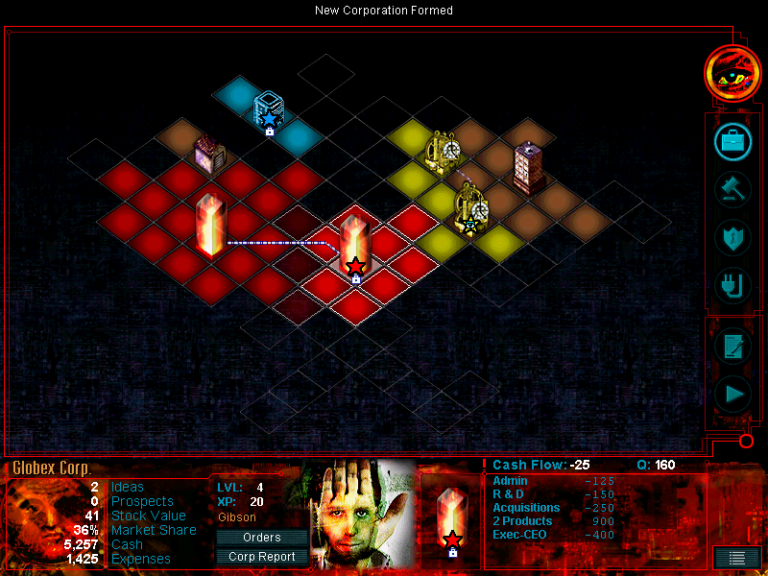This screenshot has height=576, width=768.
Task: Click the round corporation emblem at top right
Action: 732,73
